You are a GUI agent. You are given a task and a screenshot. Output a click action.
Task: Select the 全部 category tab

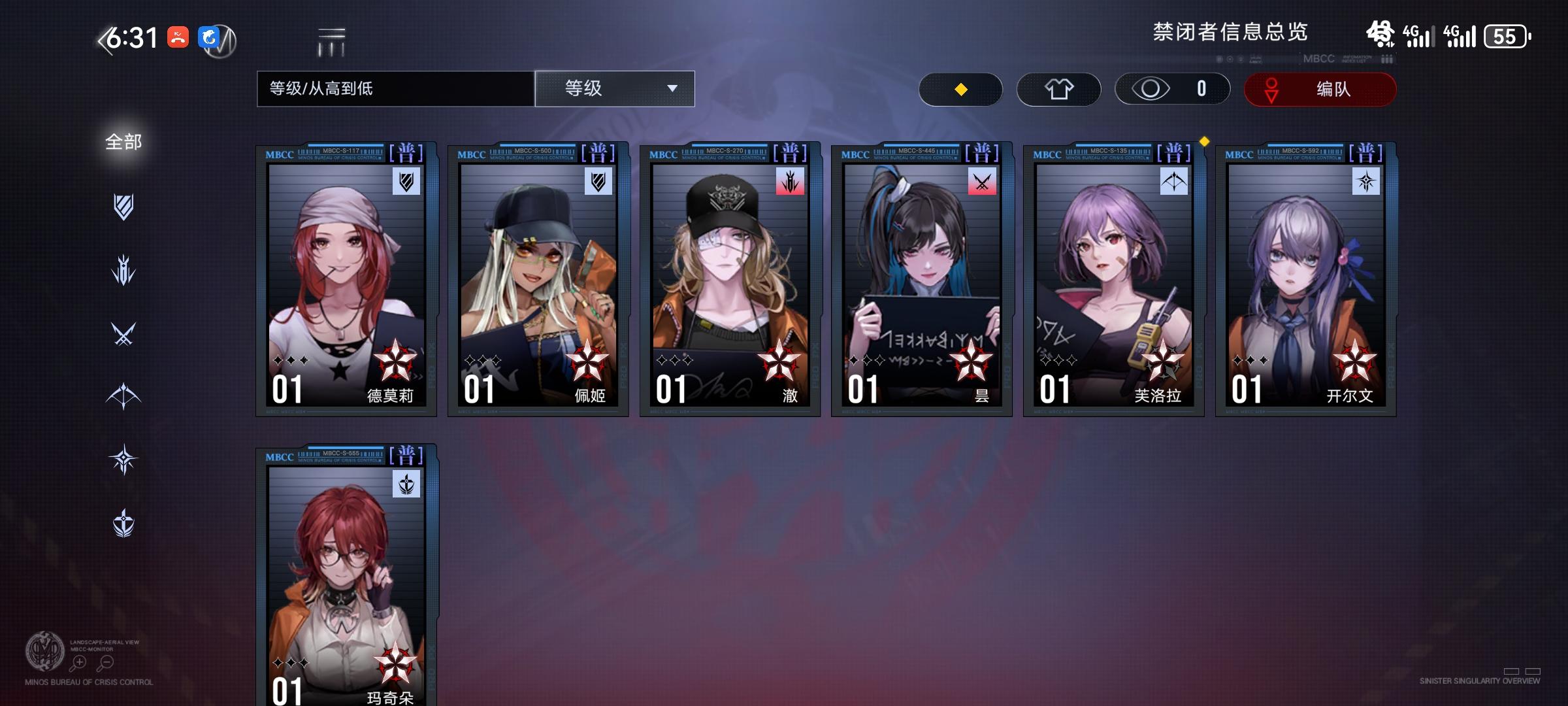[122, 140]
